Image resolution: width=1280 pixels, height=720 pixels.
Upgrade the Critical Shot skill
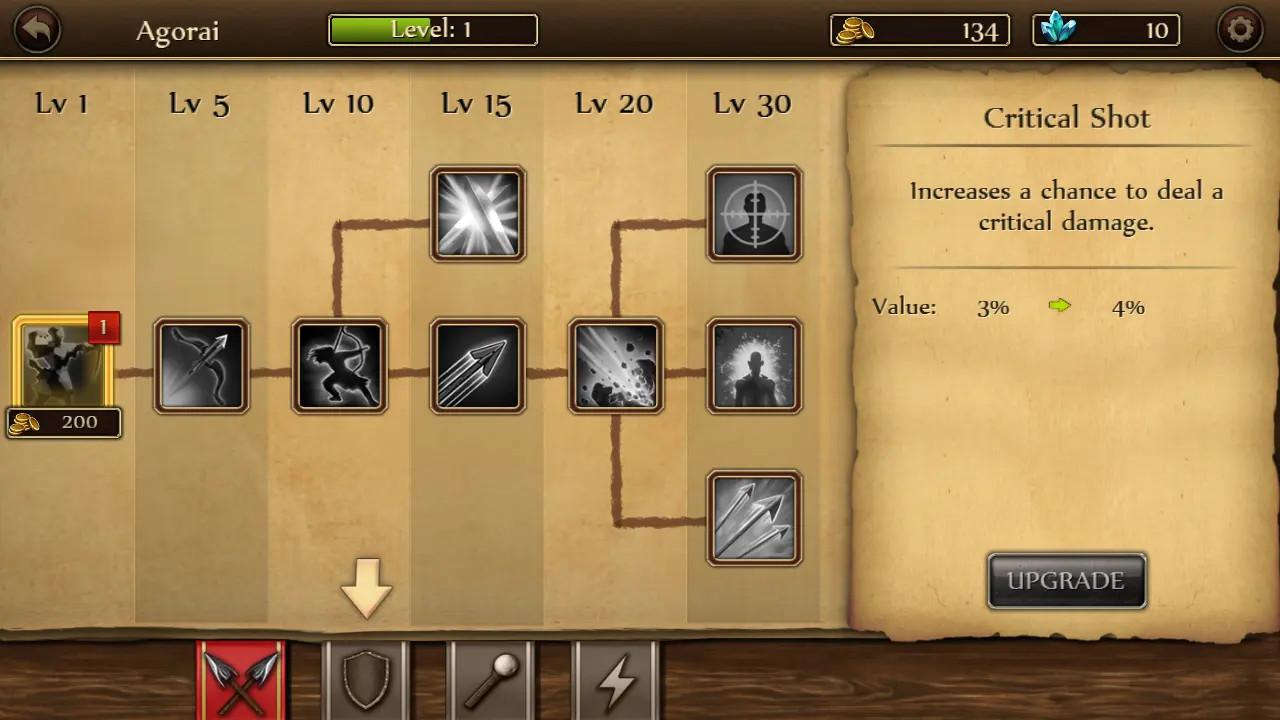[x=1066, y=581]
